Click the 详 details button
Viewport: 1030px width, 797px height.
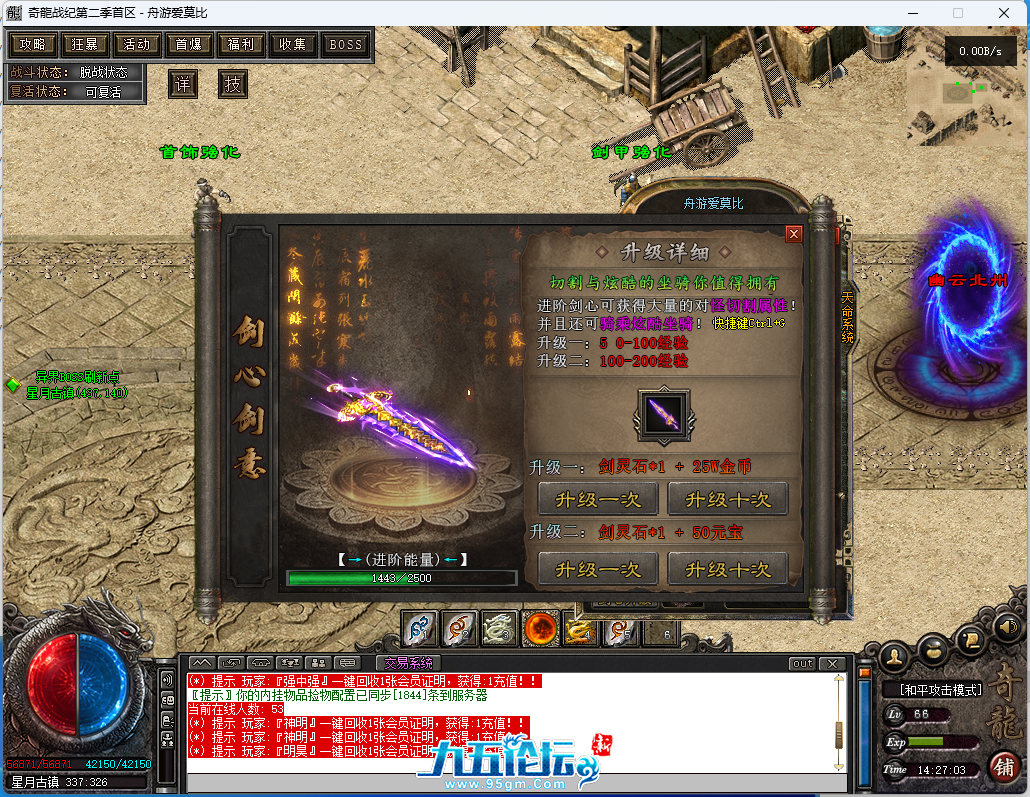[182, 84]
